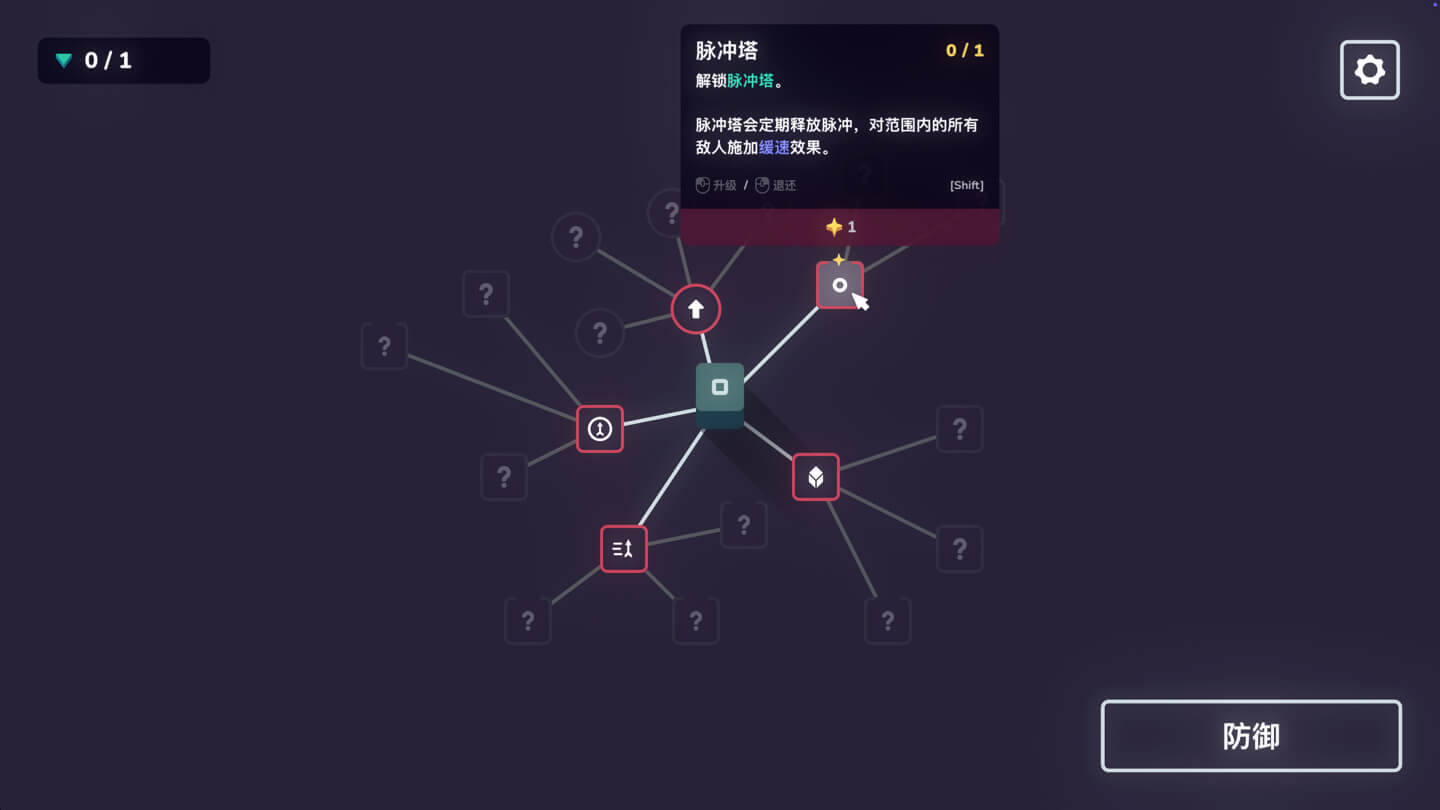Click the ✦1 cost bar under the tooltip

coord(839,226)
